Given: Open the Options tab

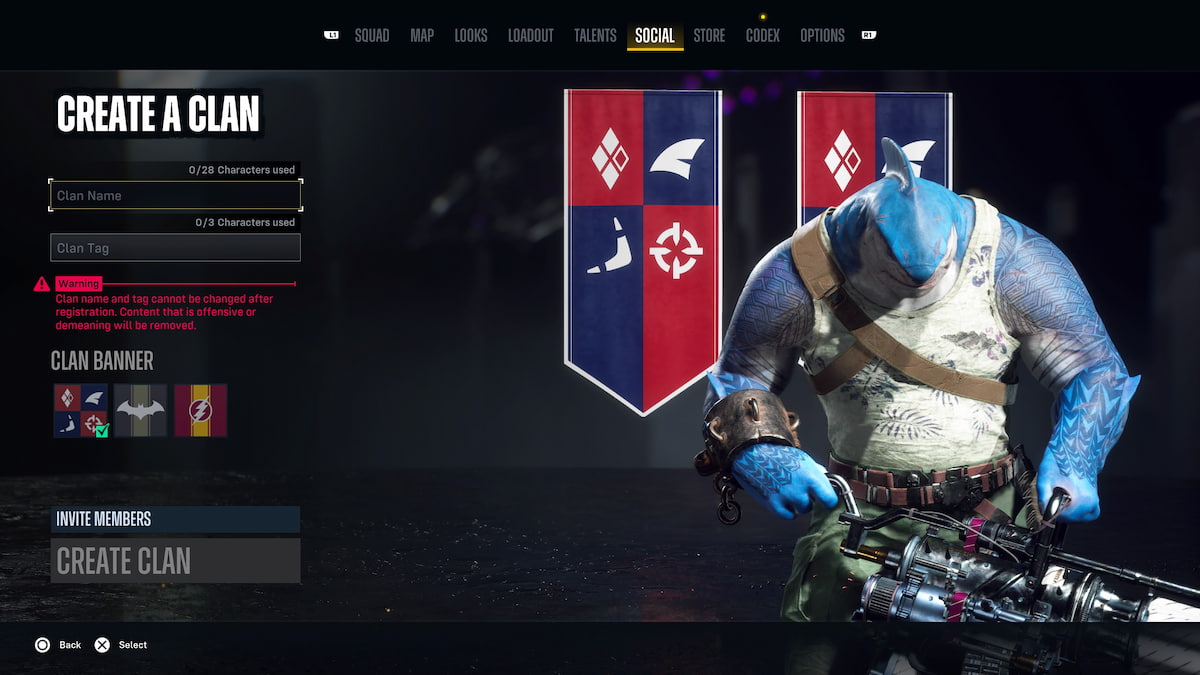Looking at the screenshot, I should click(x=822, y=36).
